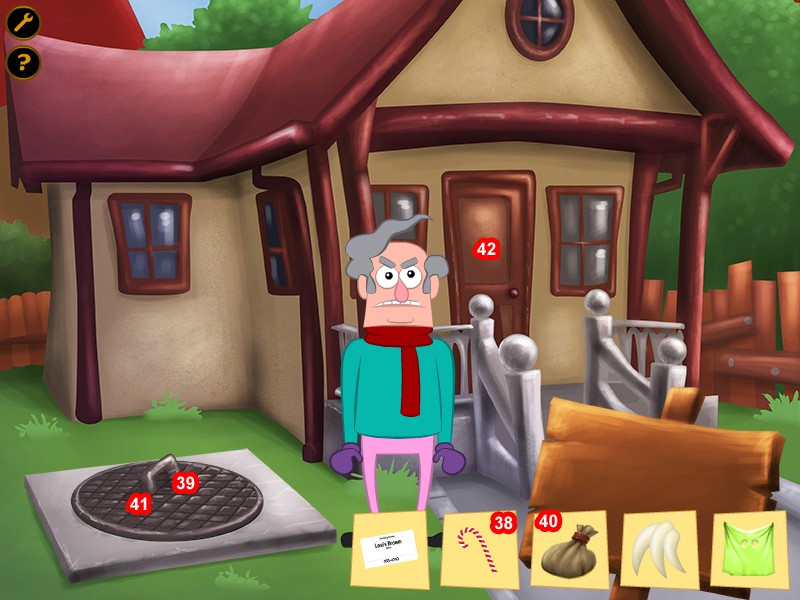The height and width of the screenshot is (600, 800).
Task: Click the question mark help button
Action: coord(23,63)
